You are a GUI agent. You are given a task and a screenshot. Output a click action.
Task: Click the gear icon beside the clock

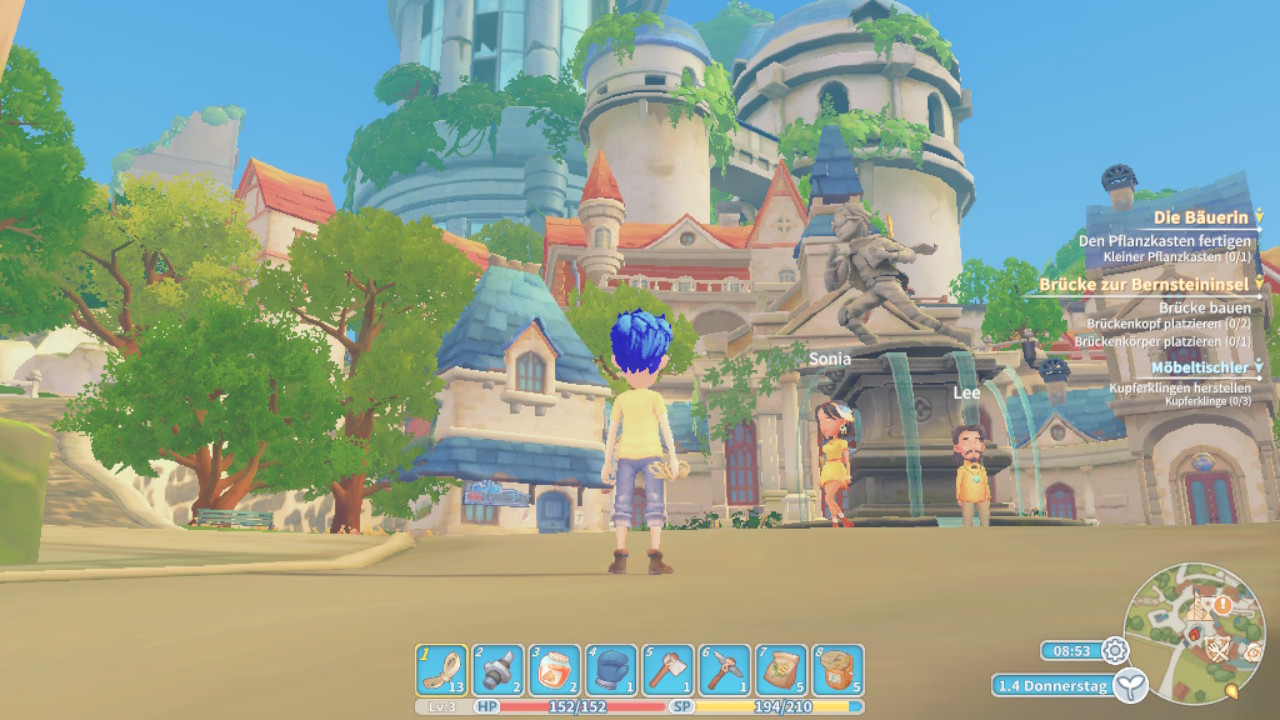(x=1114, y=651)
